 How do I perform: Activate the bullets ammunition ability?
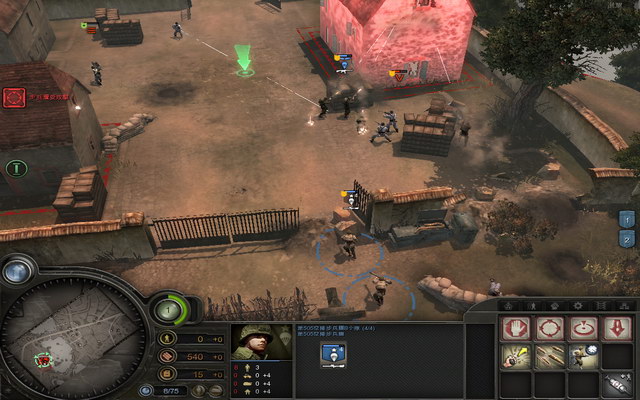pos(549,356)
